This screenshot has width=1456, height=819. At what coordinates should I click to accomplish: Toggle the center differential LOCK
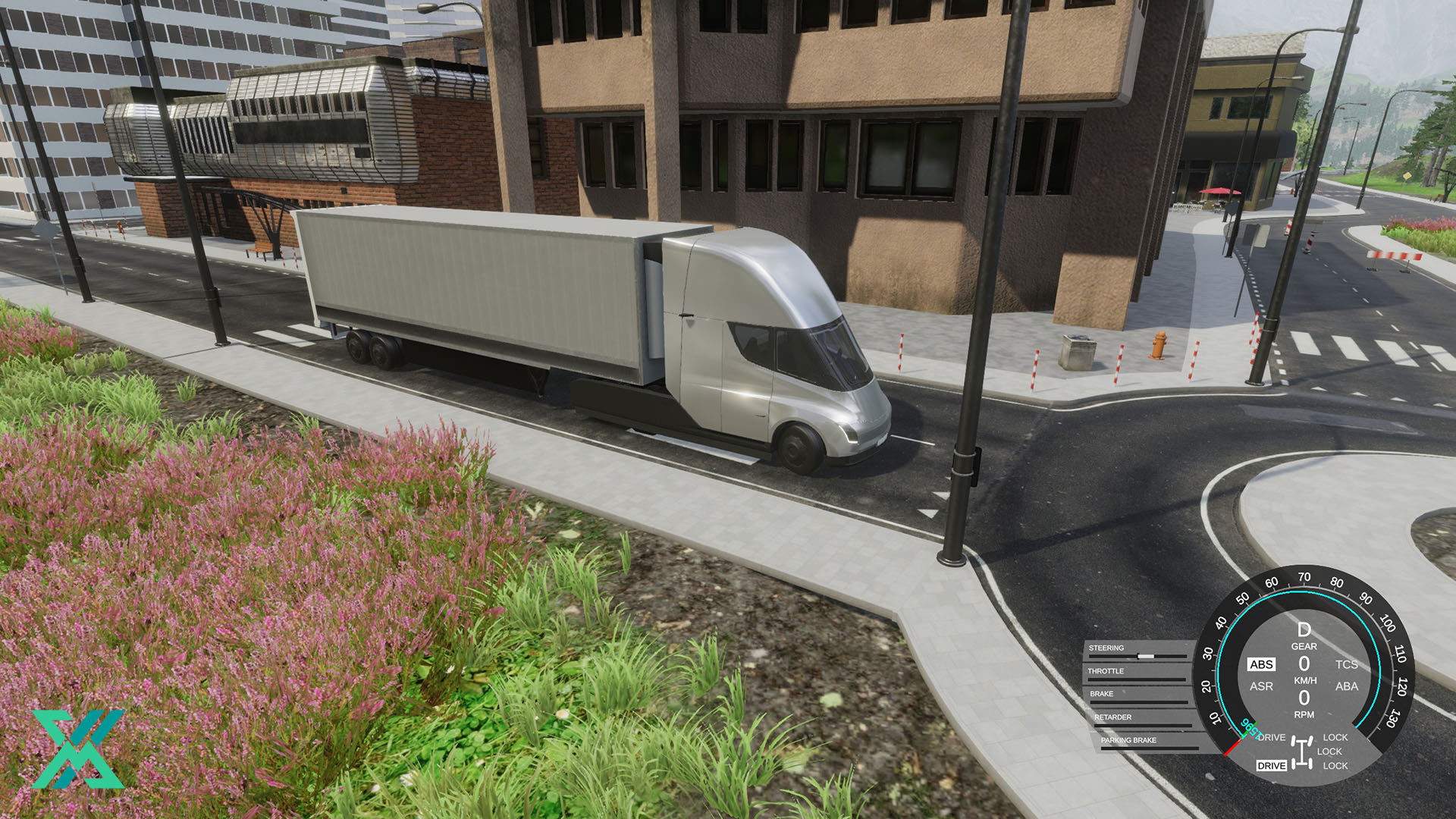tap(1329, 751)
